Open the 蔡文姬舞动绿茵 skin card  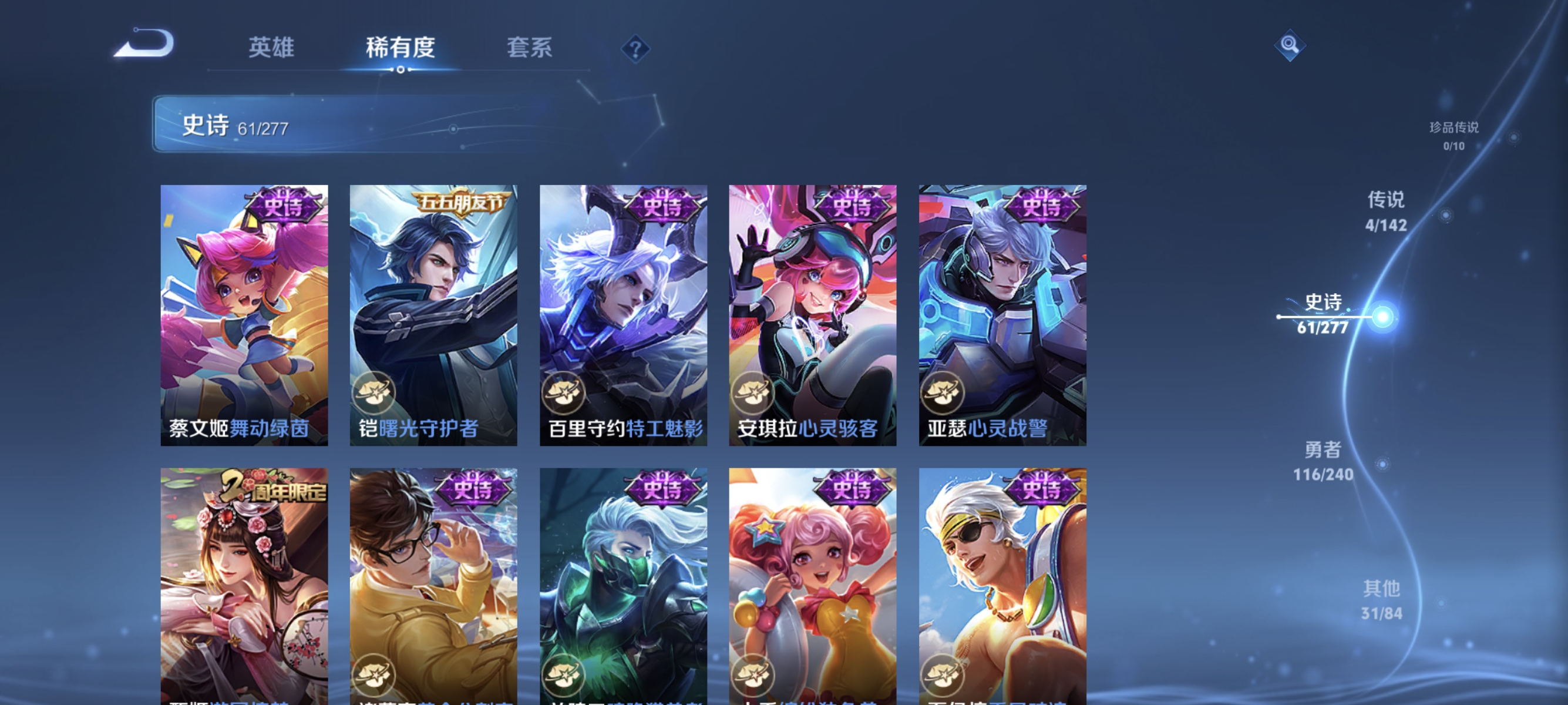244,317
